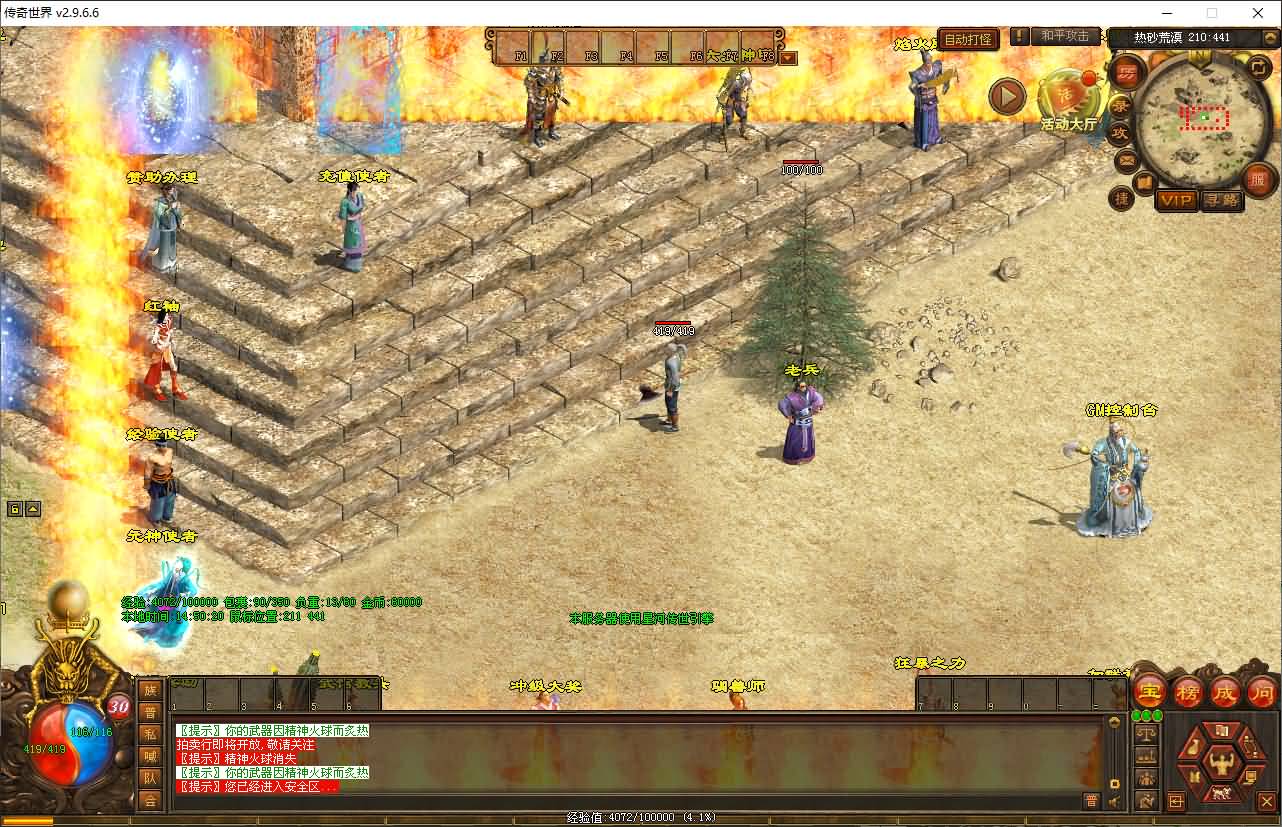Open the 宝 treasure shop button
This screenshot has width=1282, height=827.
coord(1149,692)
